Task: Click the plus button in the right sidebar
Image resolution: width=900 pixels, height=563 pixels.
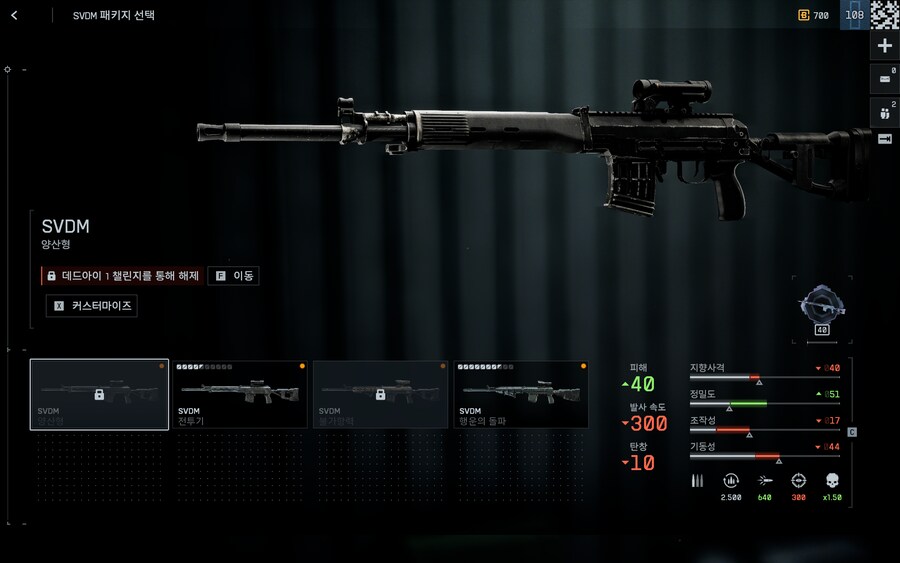Action: pos(885,46)
